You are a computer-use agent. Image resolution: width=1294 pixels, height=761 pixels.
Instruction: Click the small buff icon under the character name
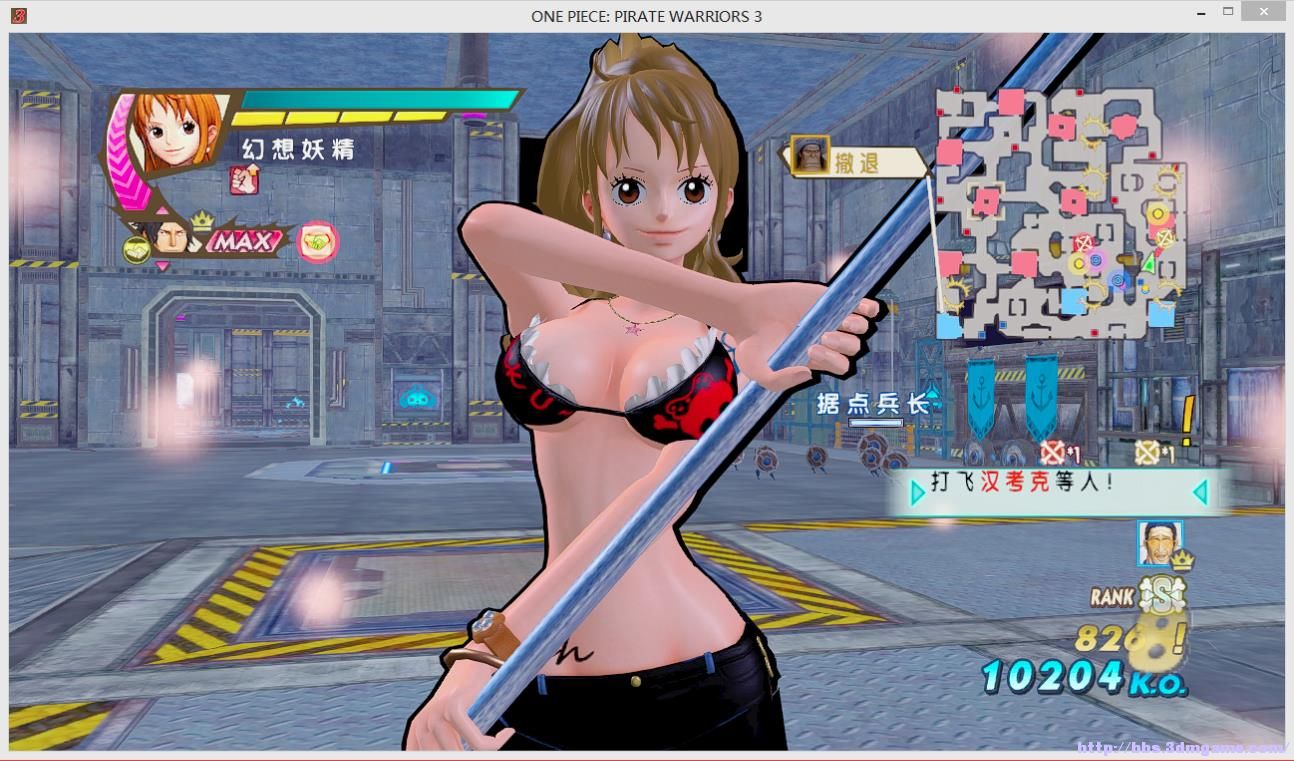click(x=244, y=180)
